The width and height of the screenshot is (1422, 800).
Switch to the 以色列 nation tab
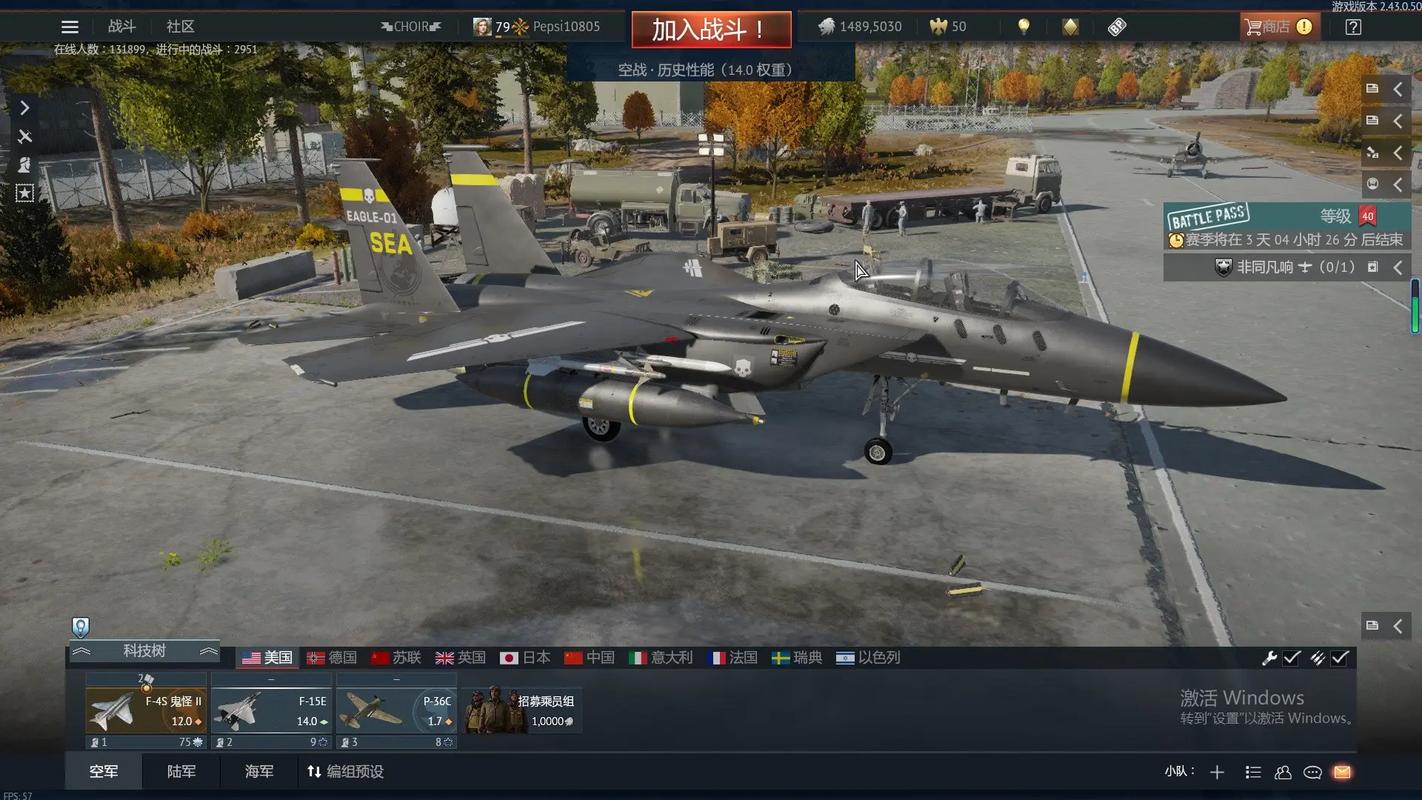(x=868, y=658)
